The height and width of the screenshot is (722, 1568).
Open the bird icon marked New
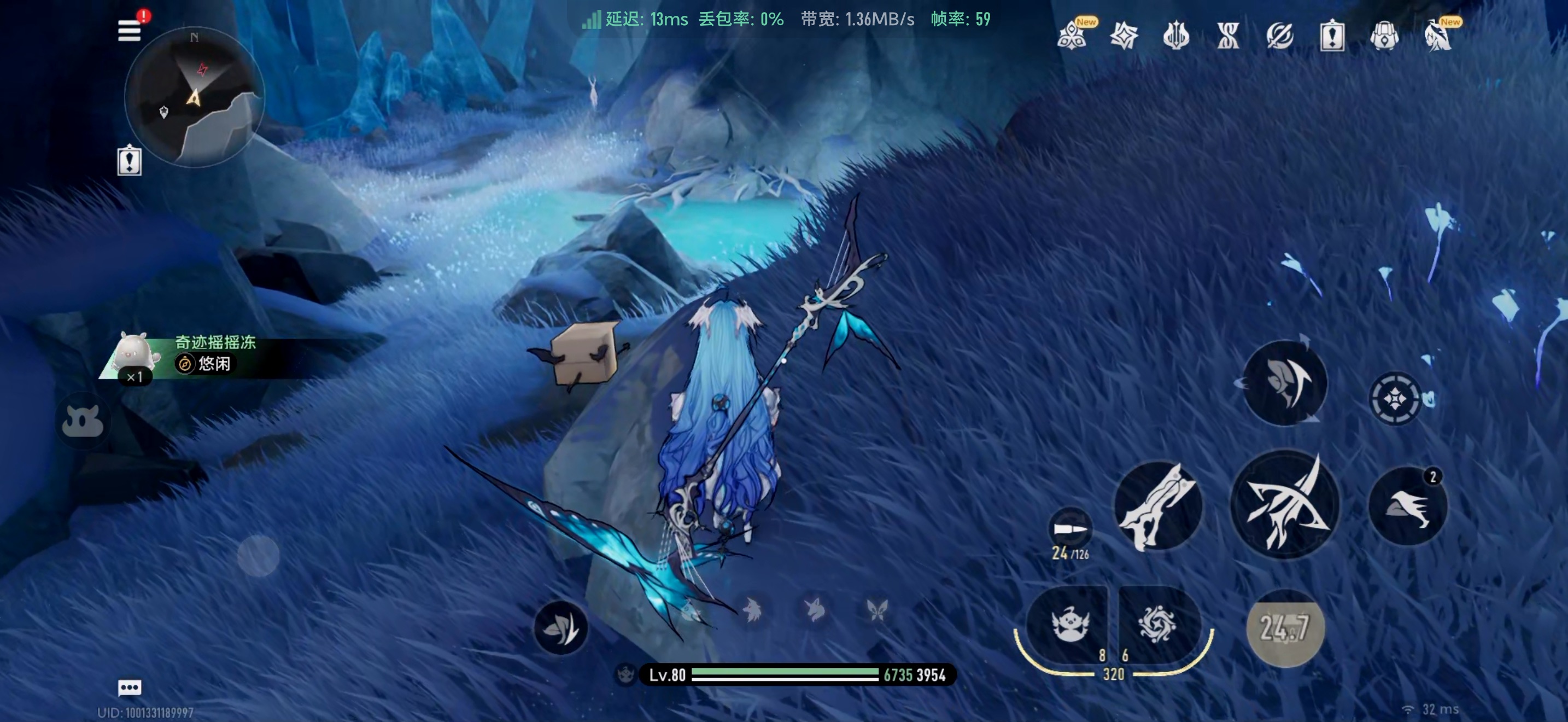pos(1438,36)
